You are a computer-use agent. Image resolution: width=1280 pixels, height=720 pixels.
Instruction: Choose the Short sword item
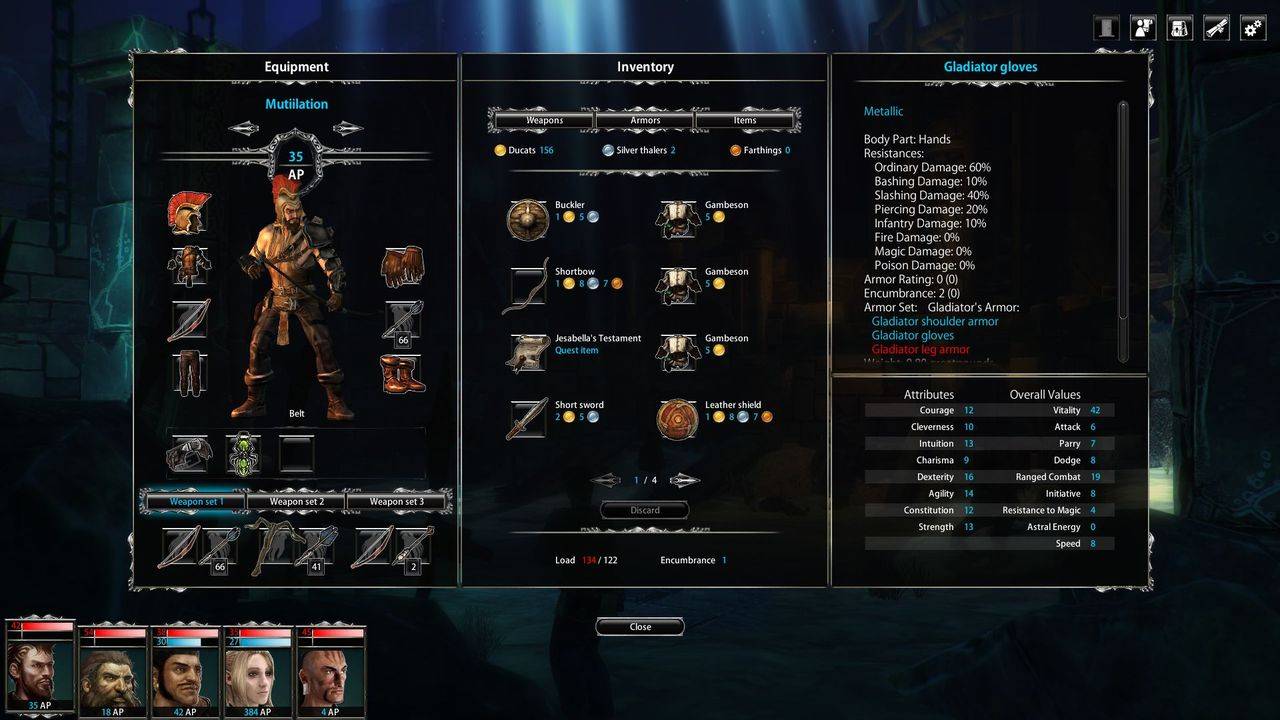pos(527,419)
